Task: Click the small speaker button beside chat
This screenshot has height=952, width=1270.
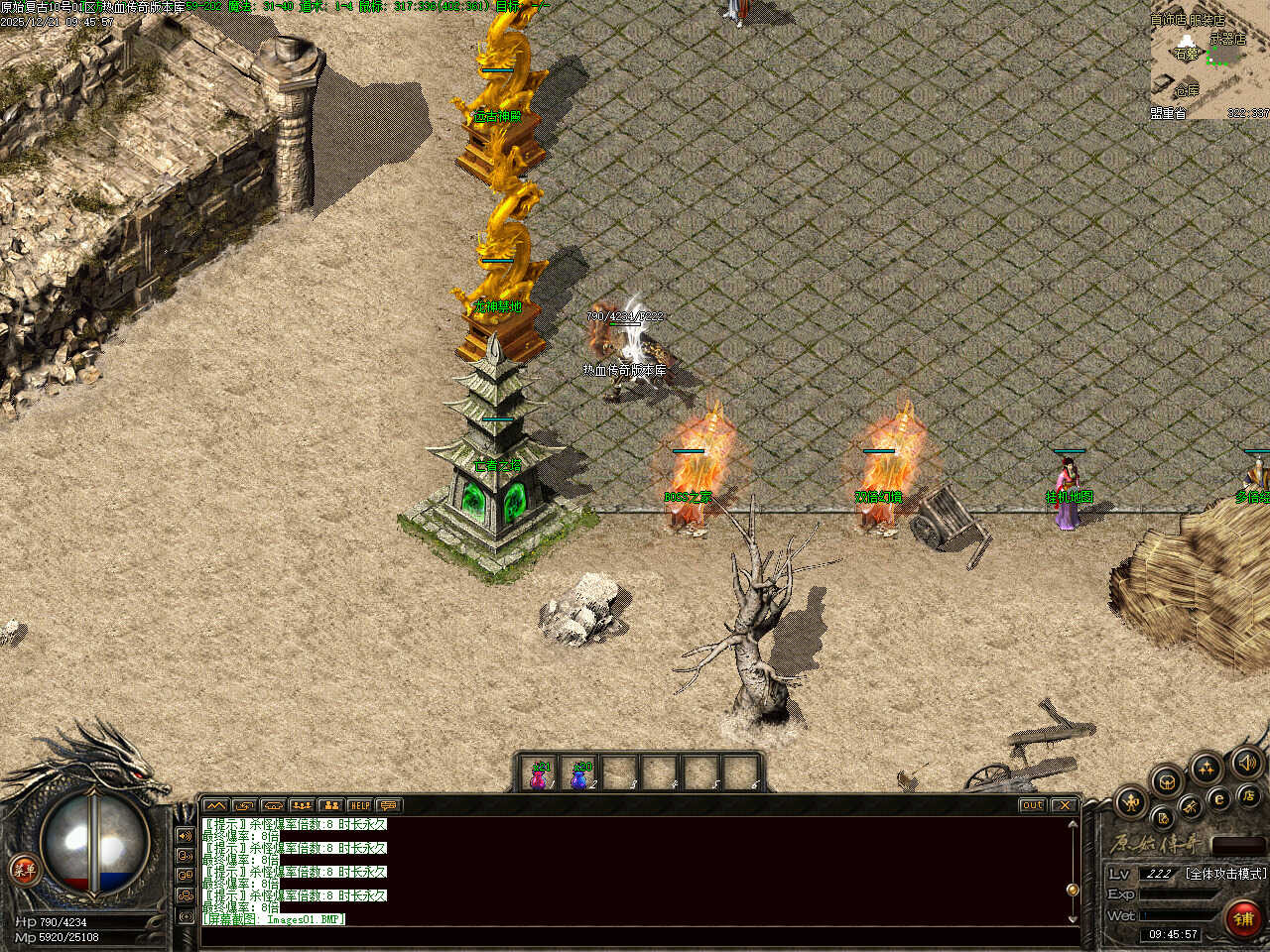Action: pyautogui.click(x=185, y=836)
